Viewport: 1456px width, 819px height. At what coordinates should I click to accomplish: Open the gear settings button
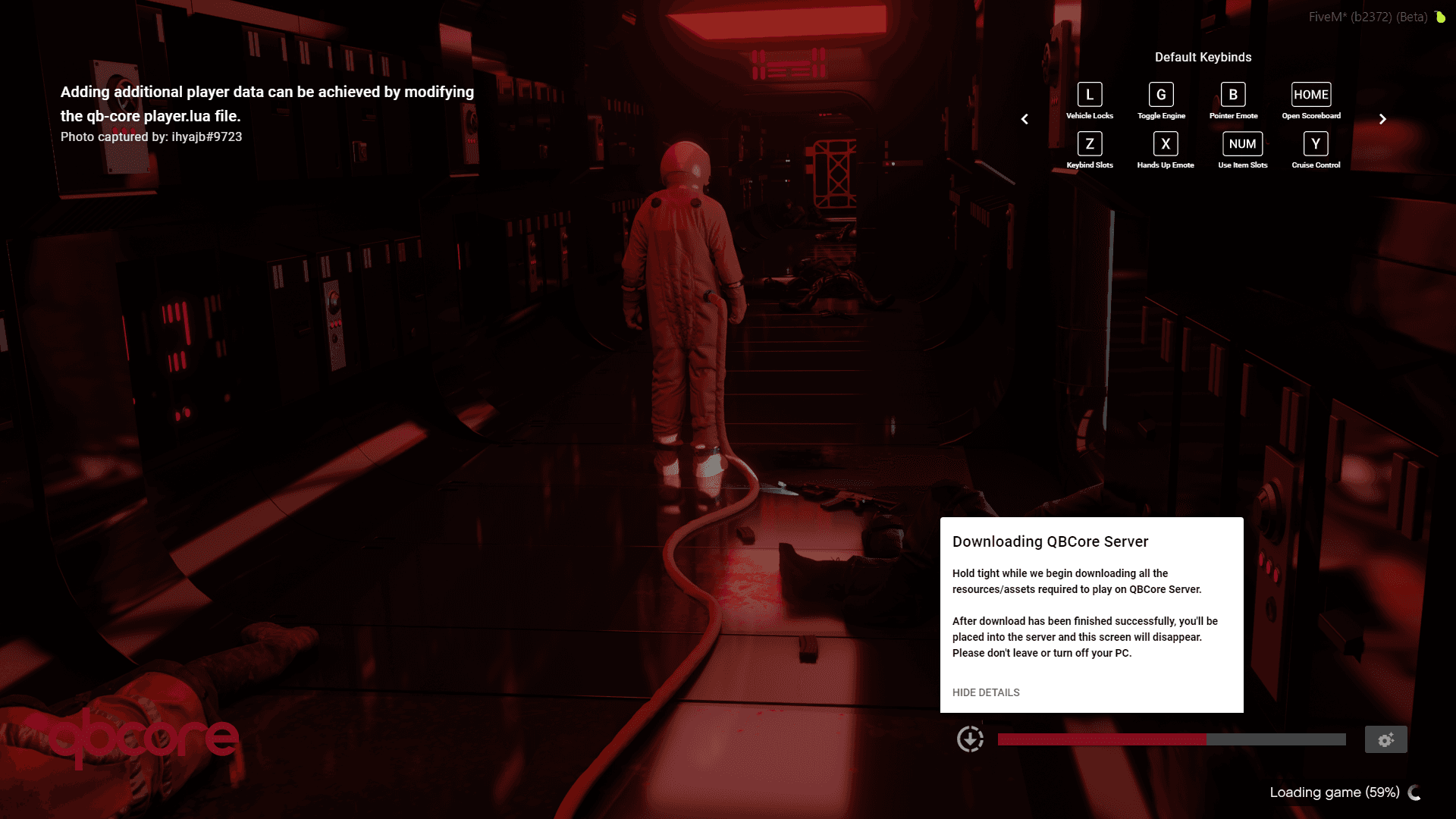click(x=1385, y=739)
